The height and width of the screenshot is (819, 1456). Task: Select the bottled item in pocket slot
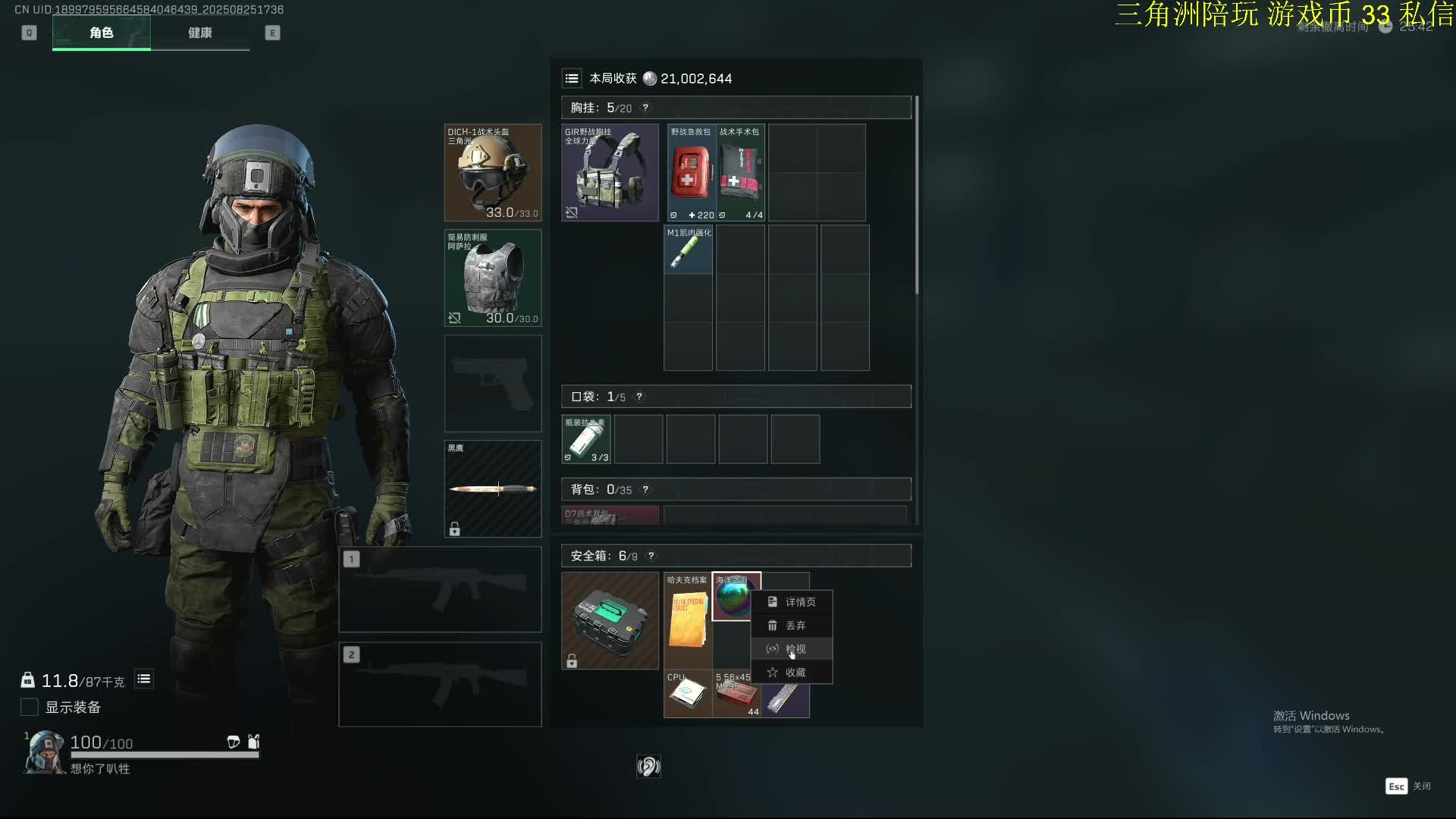586,439
